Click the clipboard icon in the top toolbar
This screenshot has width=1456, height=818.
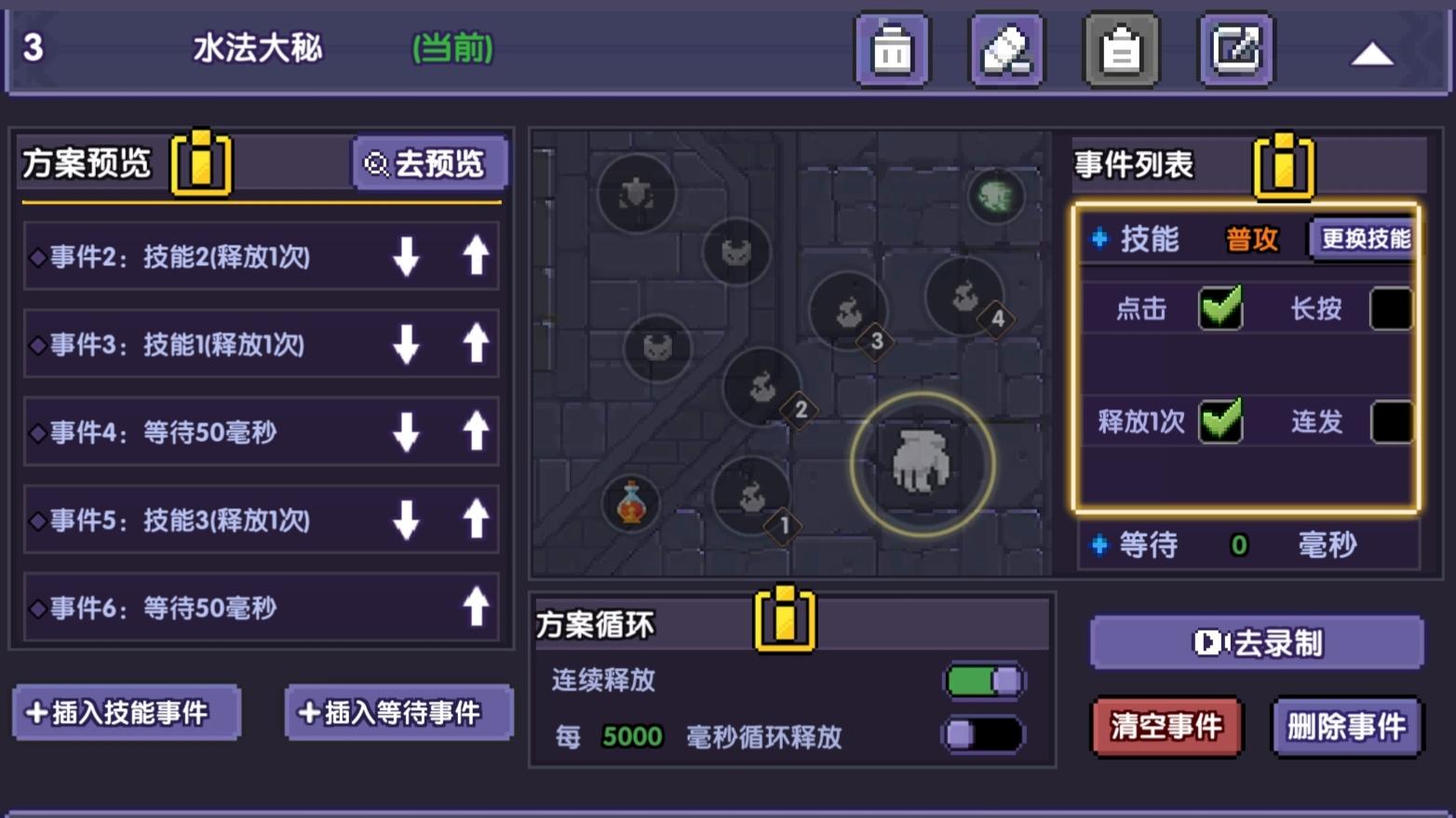1122,50
